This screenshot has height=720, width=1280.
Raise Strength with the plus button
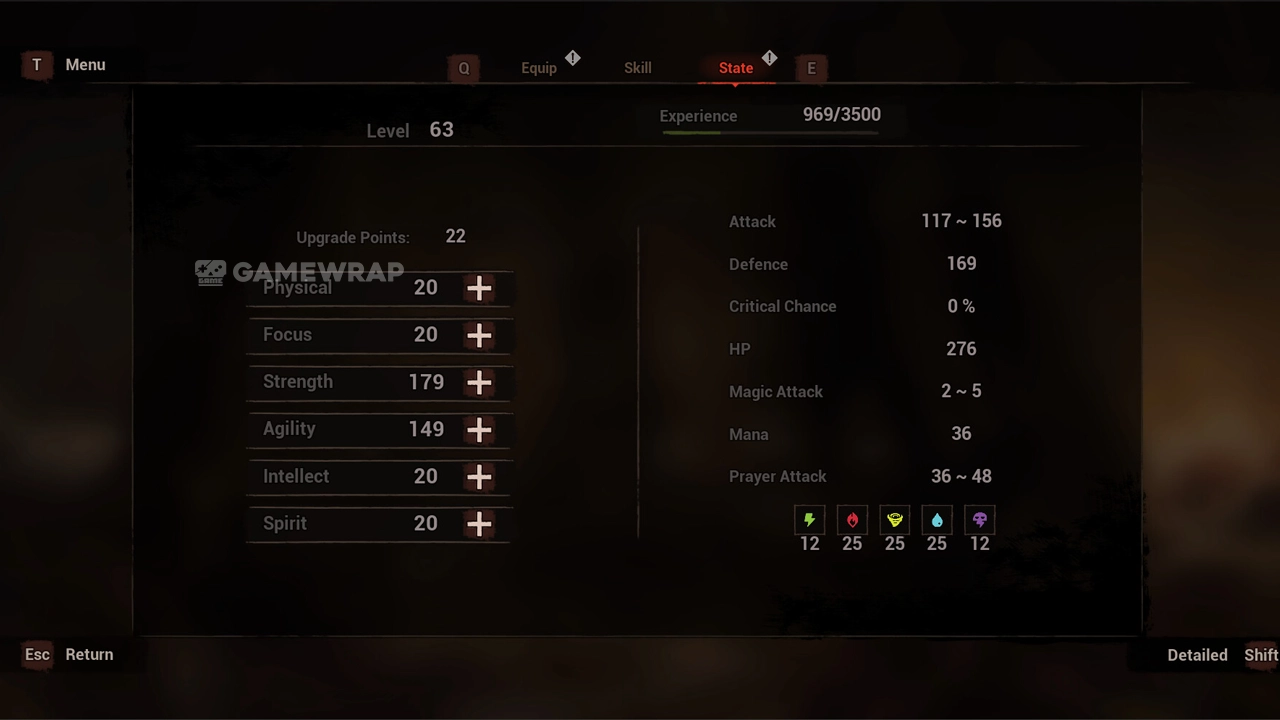click(479, 382)
